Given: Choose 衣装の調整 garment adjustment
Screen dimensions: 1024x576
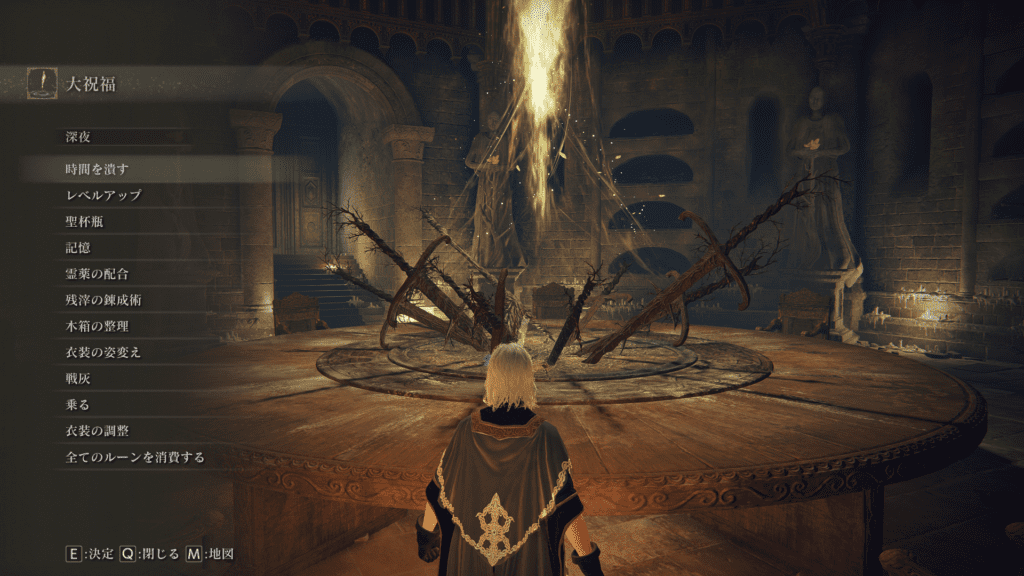Looking at the screenshot, I should coord(96,430).
